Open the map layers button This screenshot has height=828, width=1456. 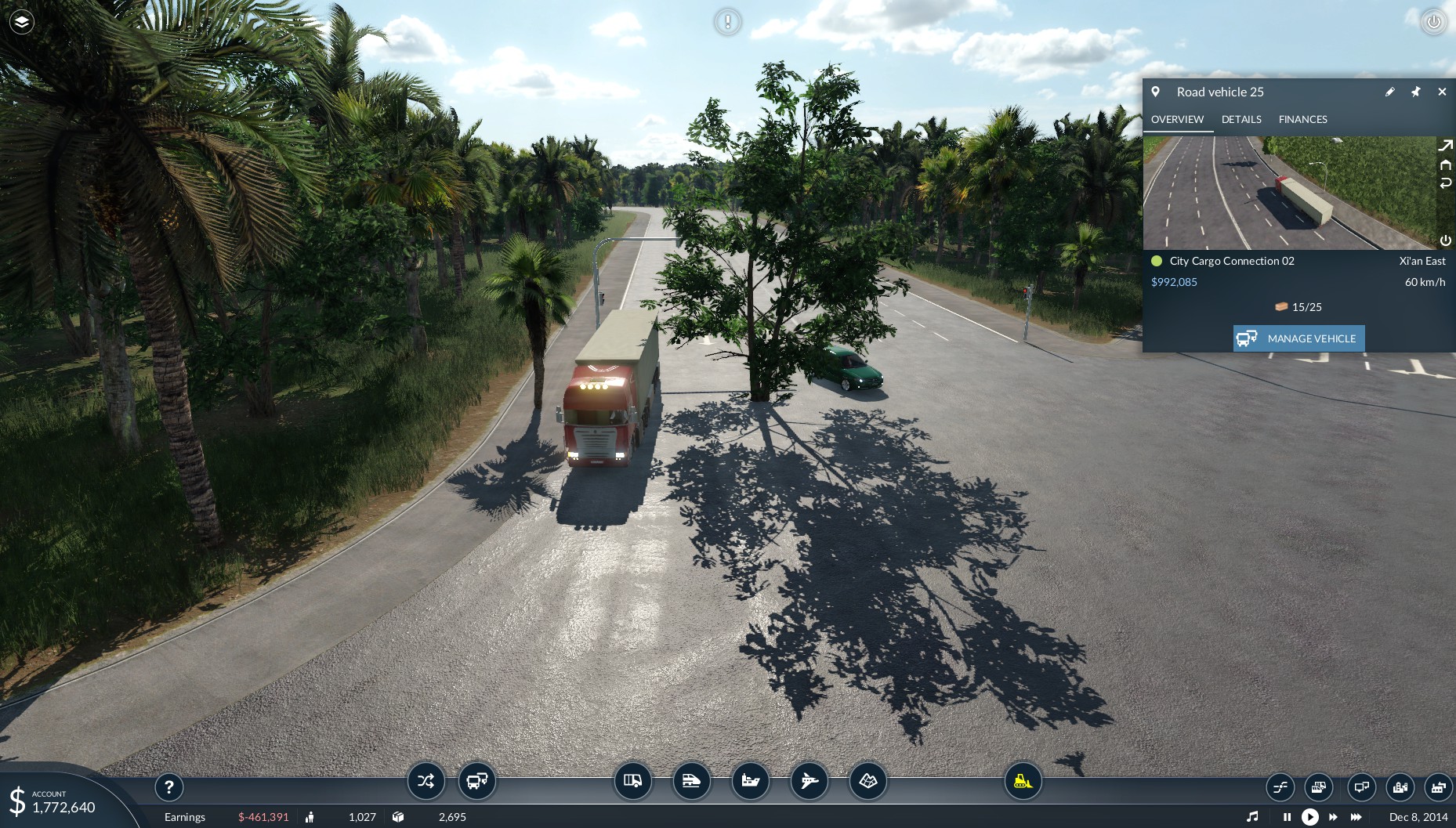(21, 22)
